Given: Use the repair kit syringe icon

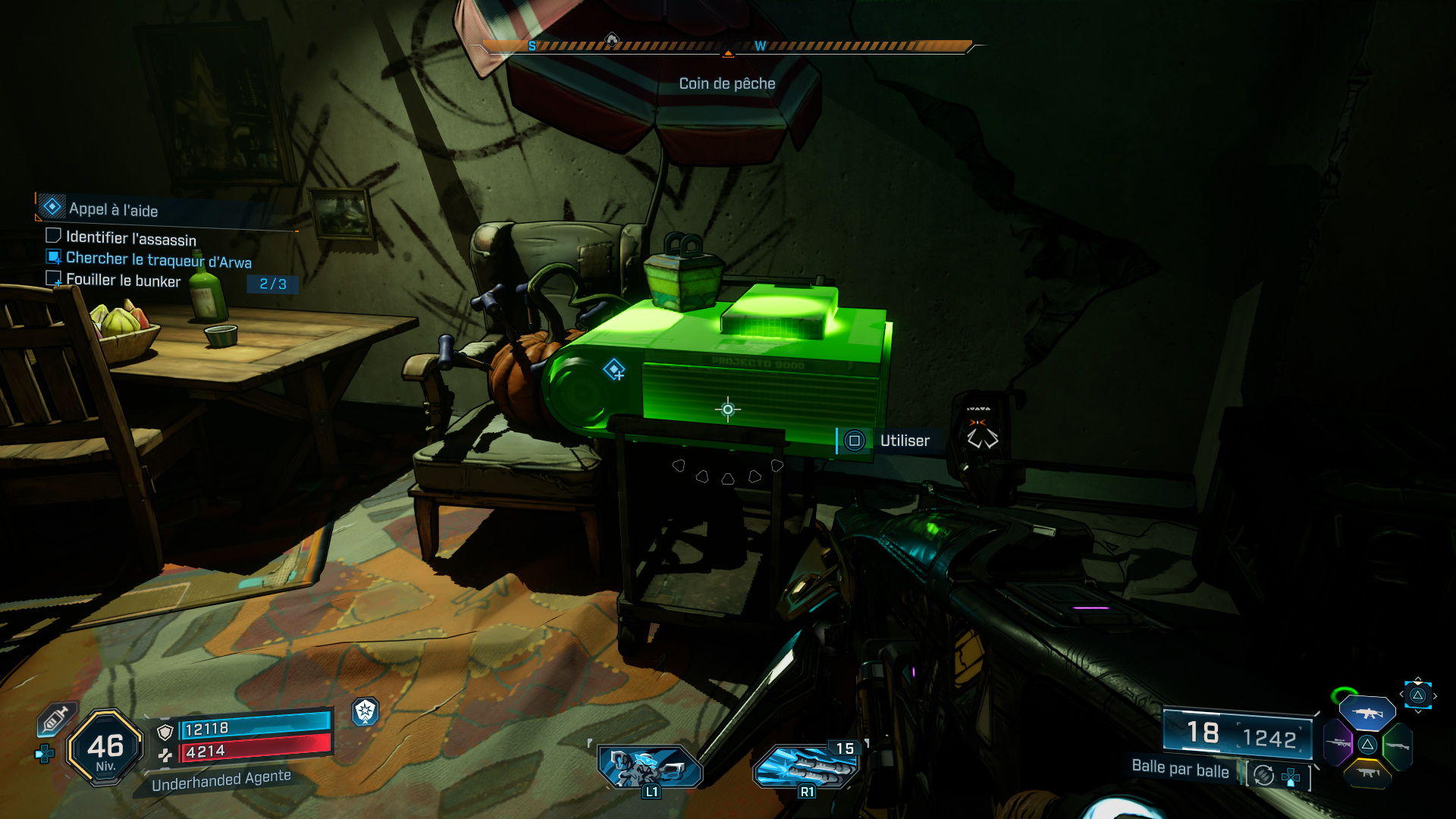Looking at the screenshot, I should point(56,720).
